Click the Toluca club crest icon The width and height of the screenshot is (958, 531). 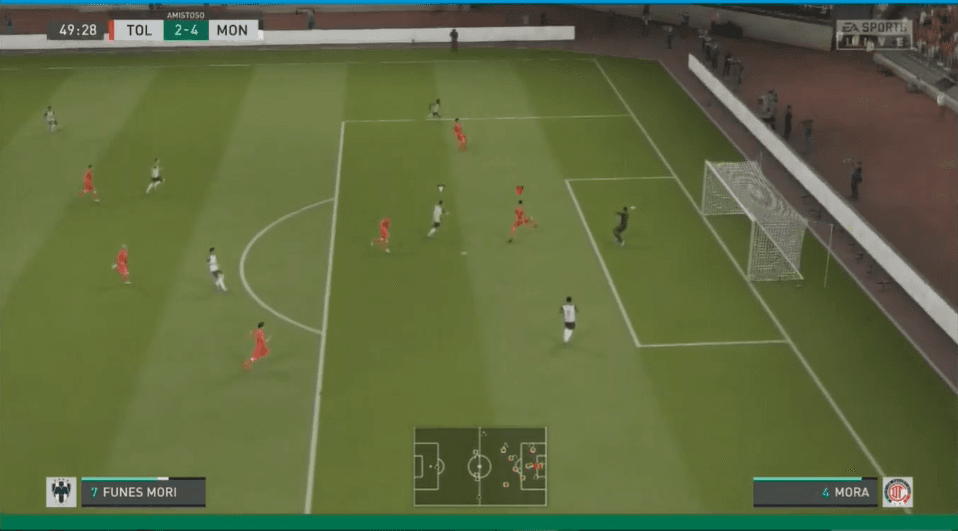point(896,492)
